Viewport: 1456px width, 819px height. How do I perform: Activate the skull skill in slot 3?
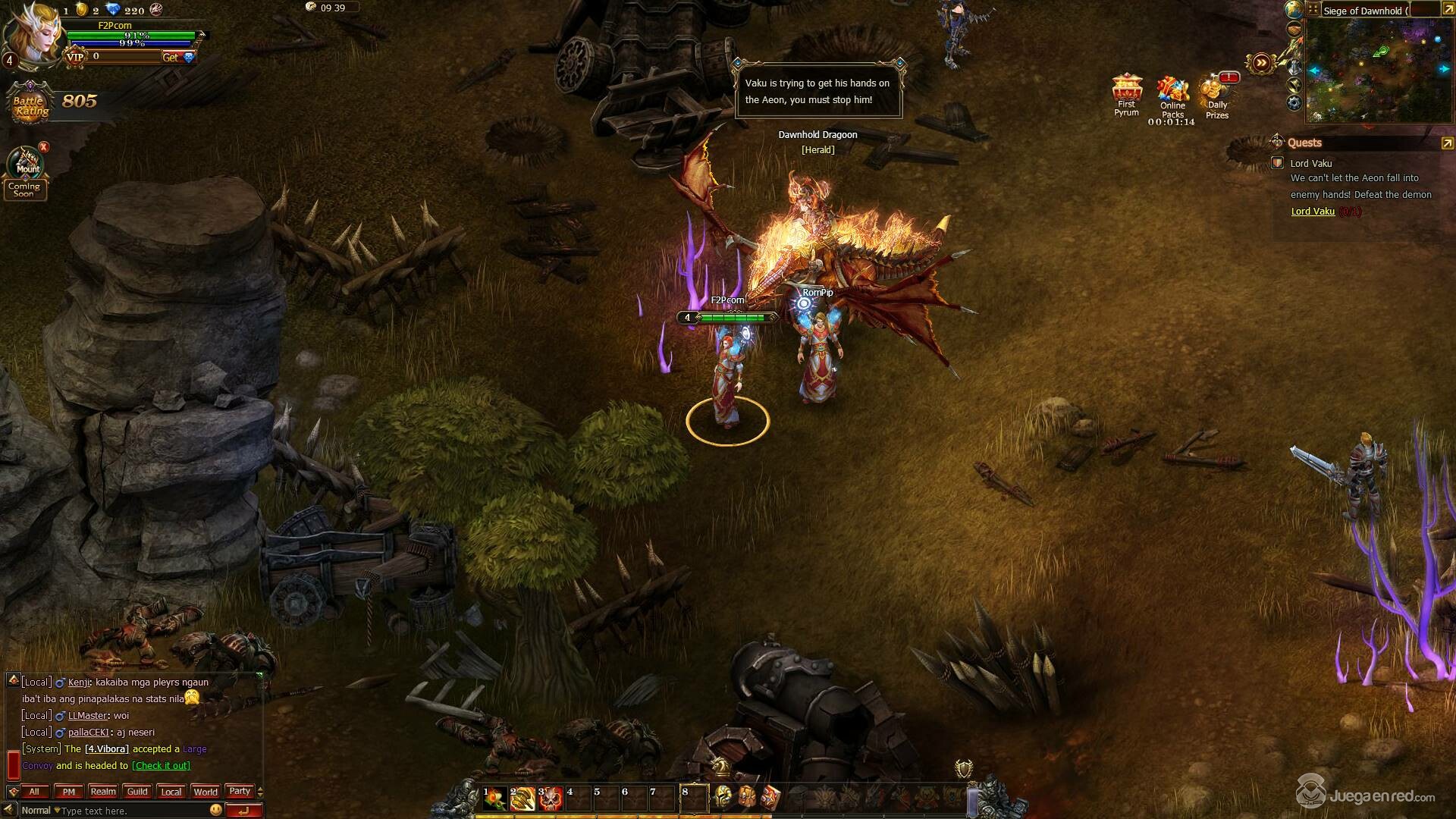(550, 799)
